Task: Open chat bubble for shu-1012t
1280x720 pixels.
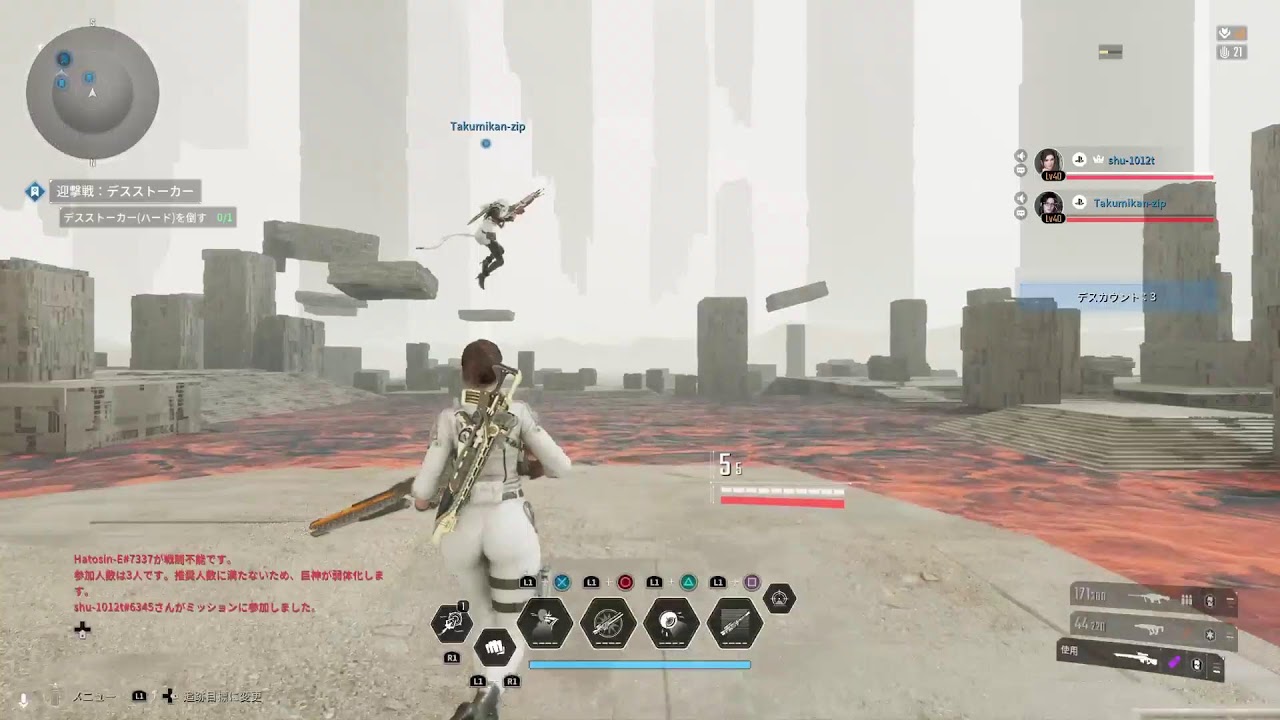Action: tap(1021, 171)
